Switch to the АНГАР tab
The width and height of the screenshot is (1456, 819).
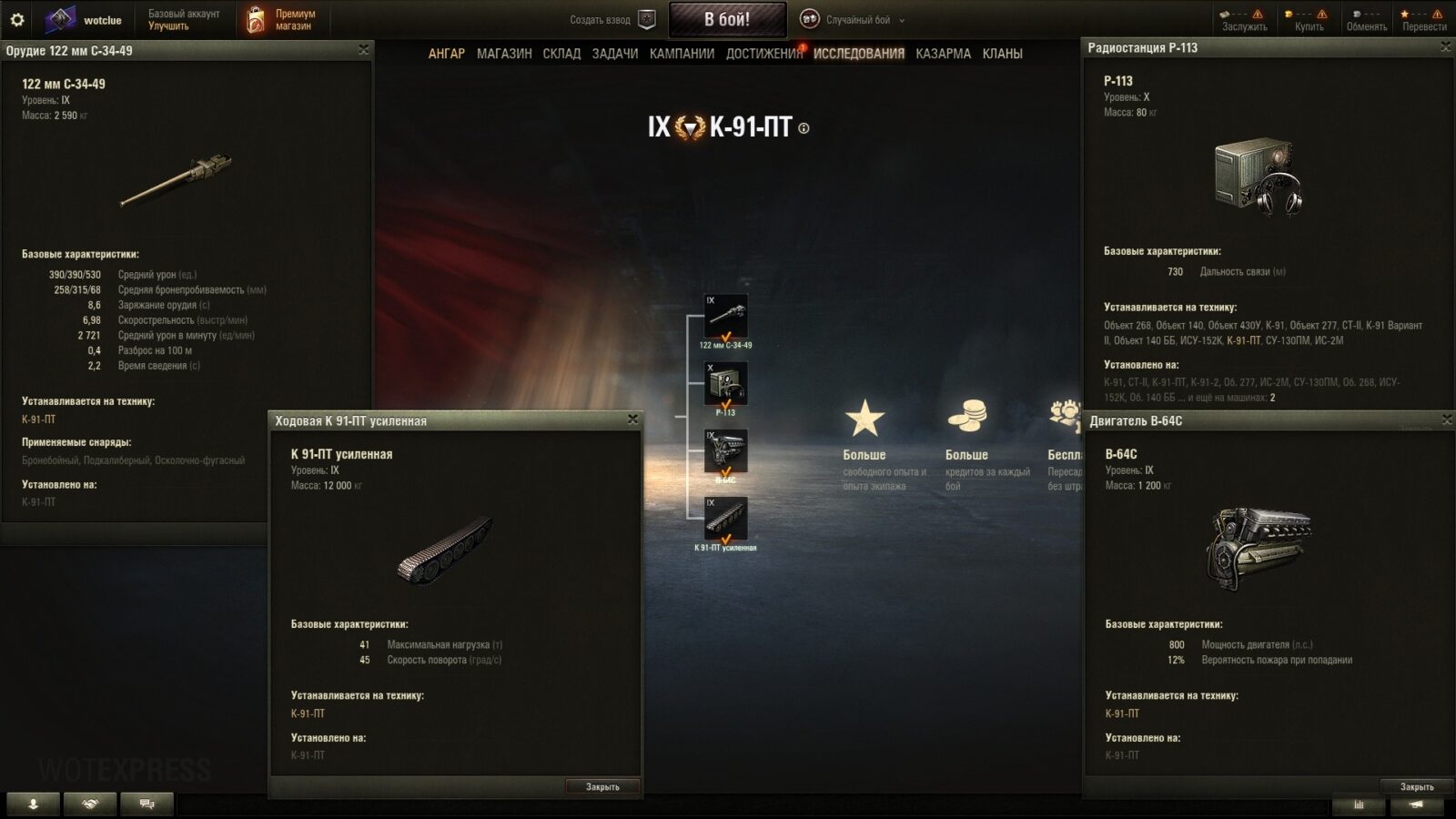tap(446, 54)
